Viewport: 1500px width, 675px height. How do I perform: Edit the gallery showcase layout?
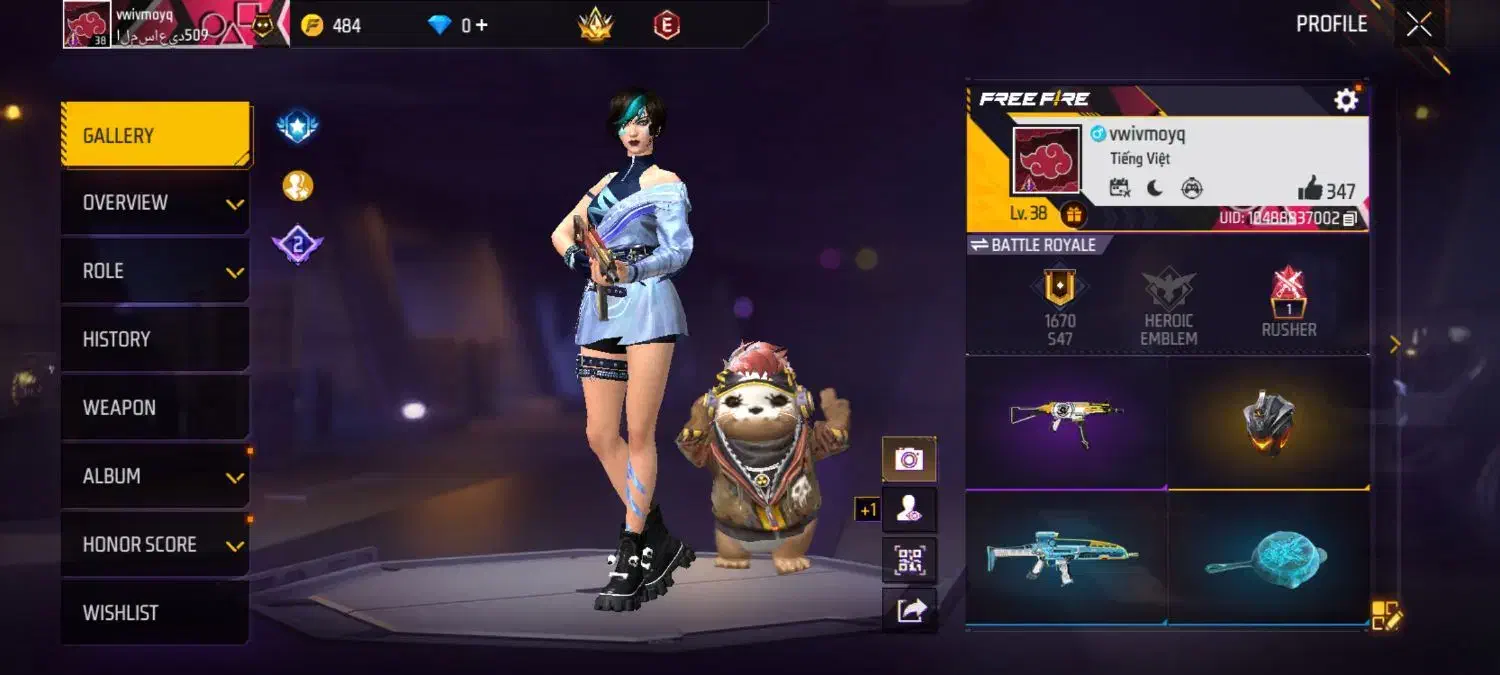tap(1386, 616)
